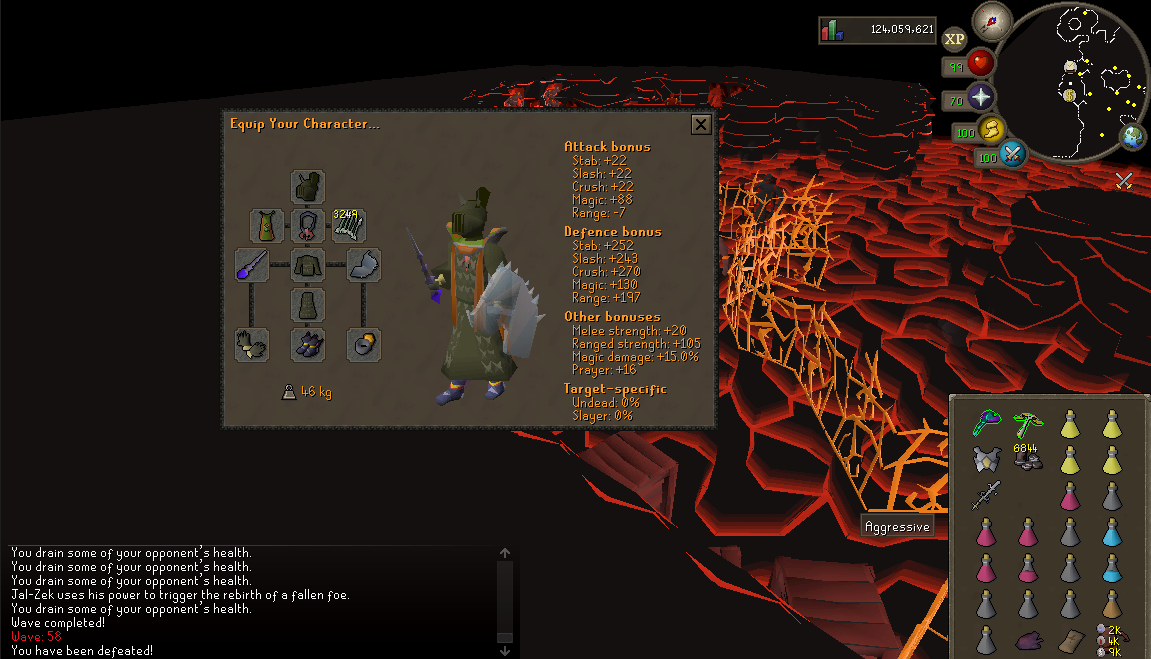1151x659 pixels.
Task: Close the Equip Your Character window
Action: [x=701, y=124]
